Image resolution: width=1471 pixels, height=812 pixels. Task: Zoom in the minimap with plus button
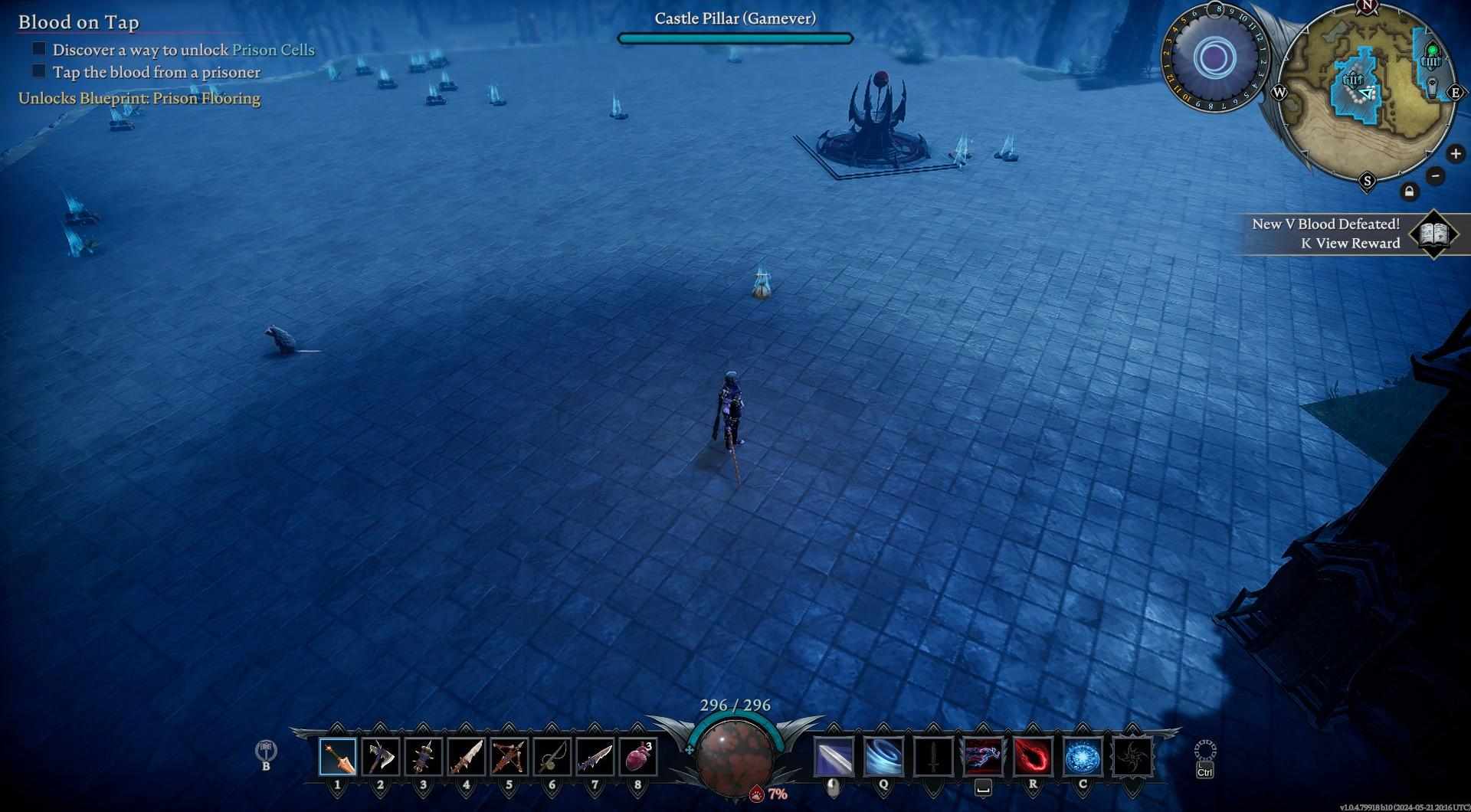click(1456, 154)
